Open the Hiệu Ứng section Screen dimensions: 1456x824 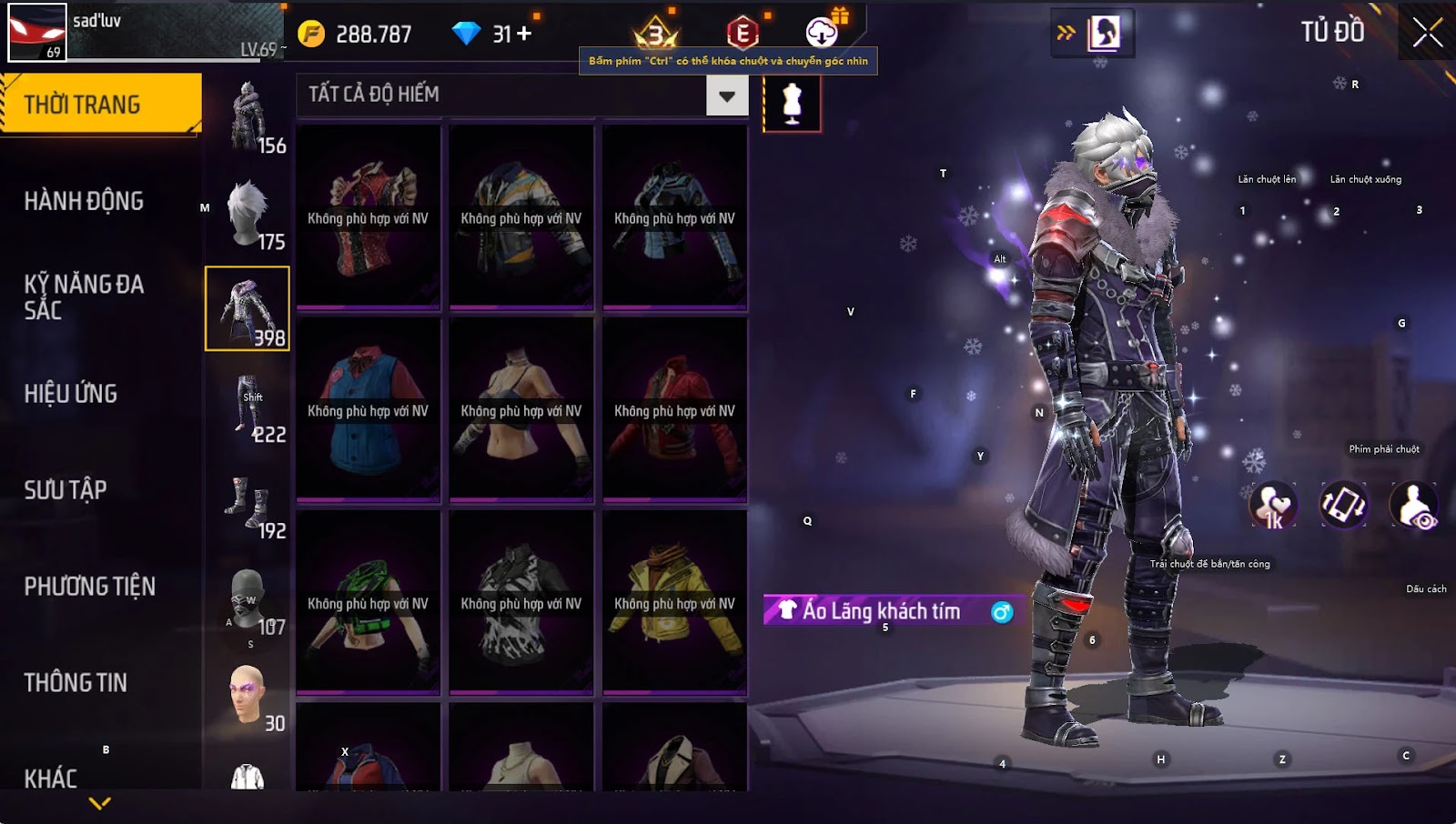71,394
